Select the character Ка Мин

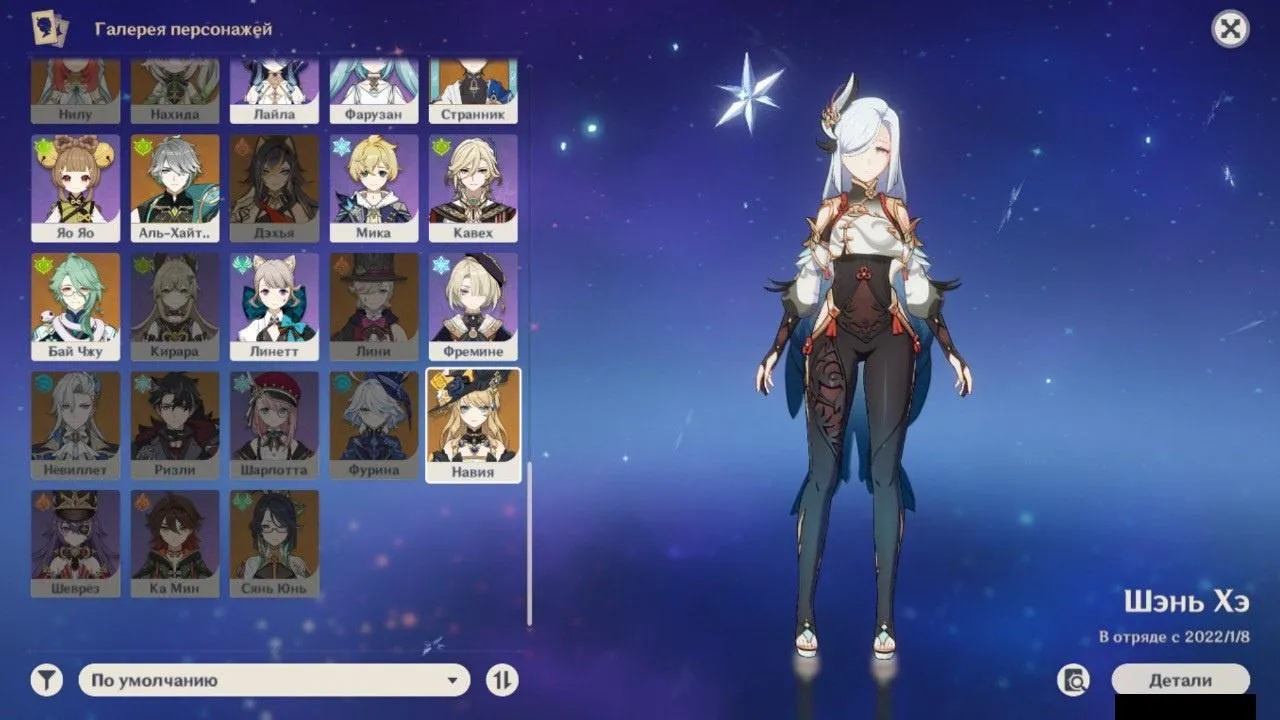172,540
